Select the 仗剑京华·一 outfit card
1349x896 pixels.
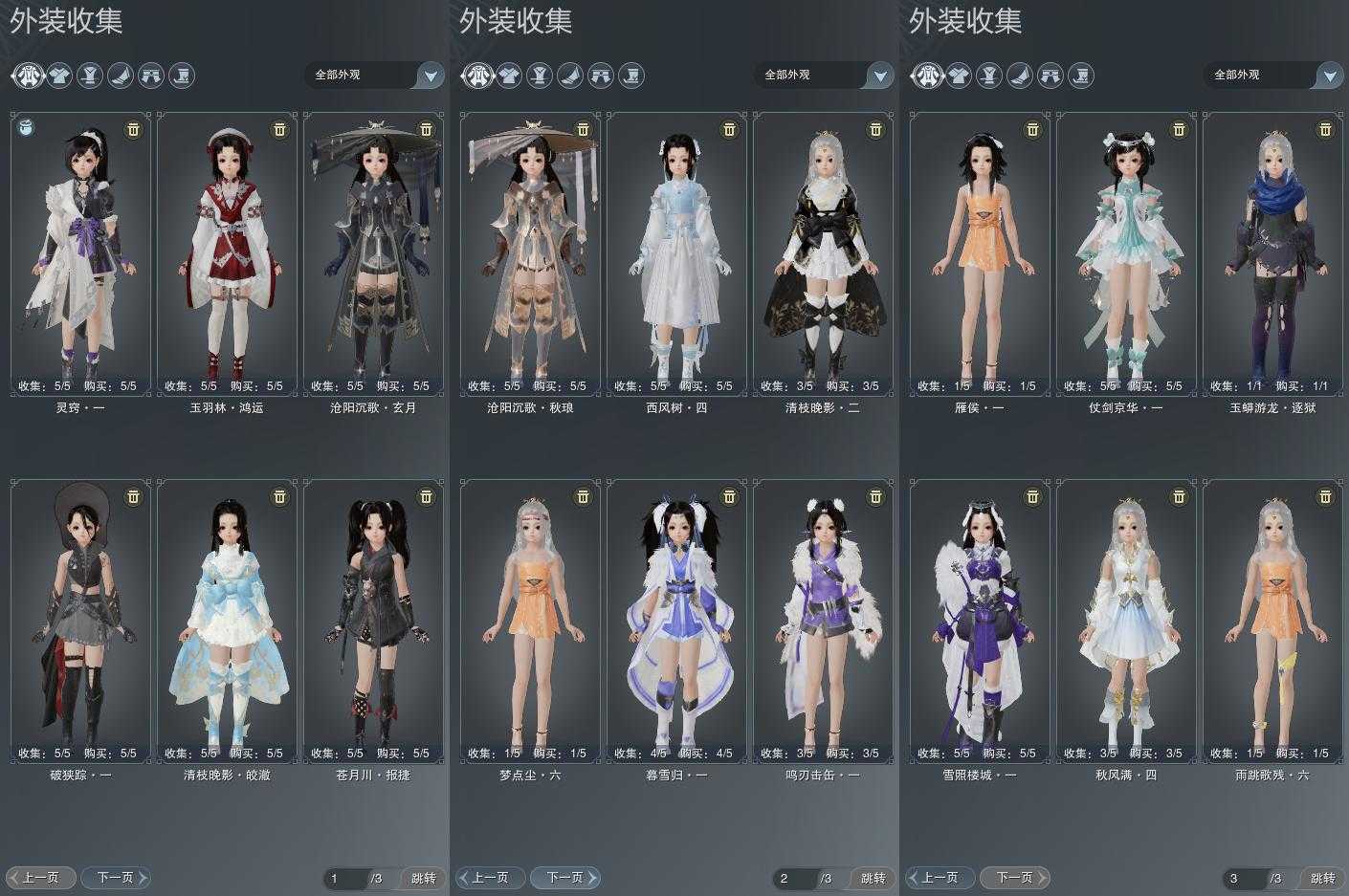(1126, 253)
